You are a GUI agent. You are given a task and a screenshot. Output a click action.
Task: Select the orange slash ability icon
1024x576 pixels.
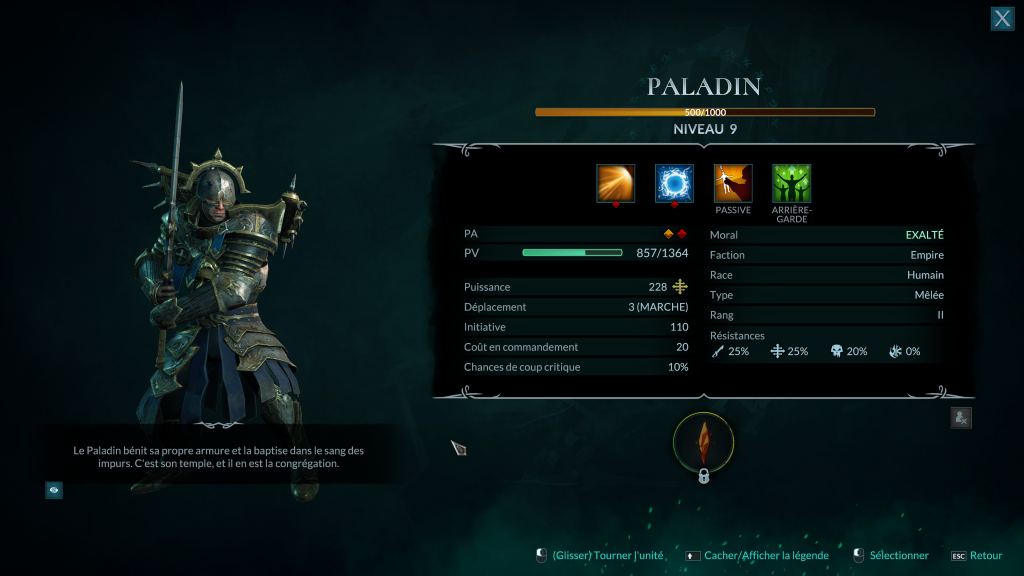tap(615, 184)
